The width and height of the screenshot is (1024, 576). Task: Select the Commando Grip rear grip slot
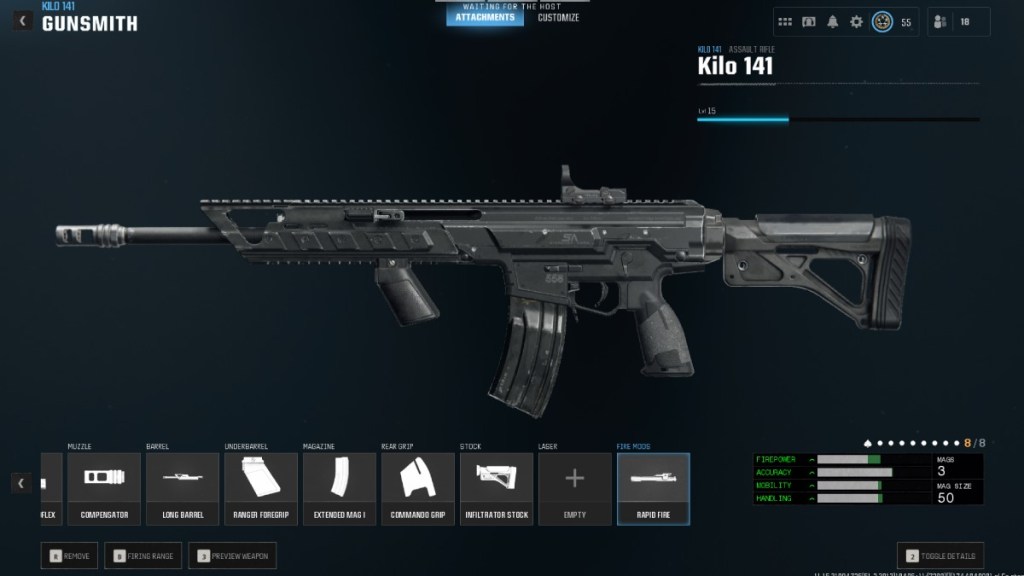click(418, 489)
